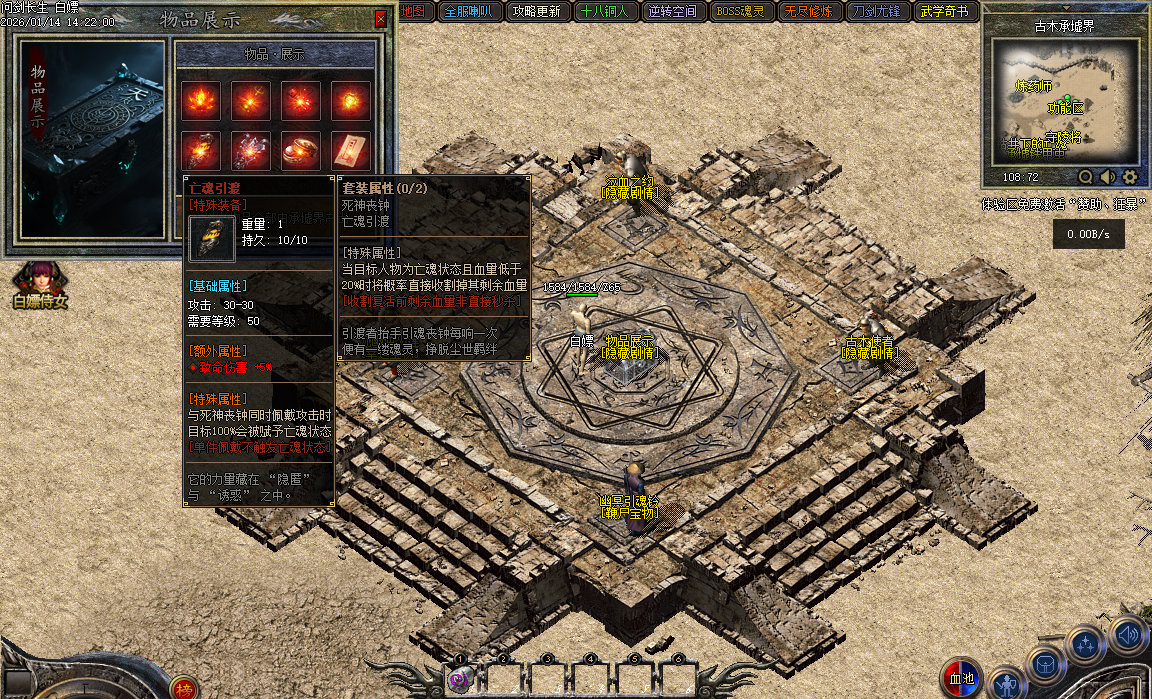Select the 全服喇叭 button
The height and width of the screenshot is (699, 1152).
[x=466, y=12]
